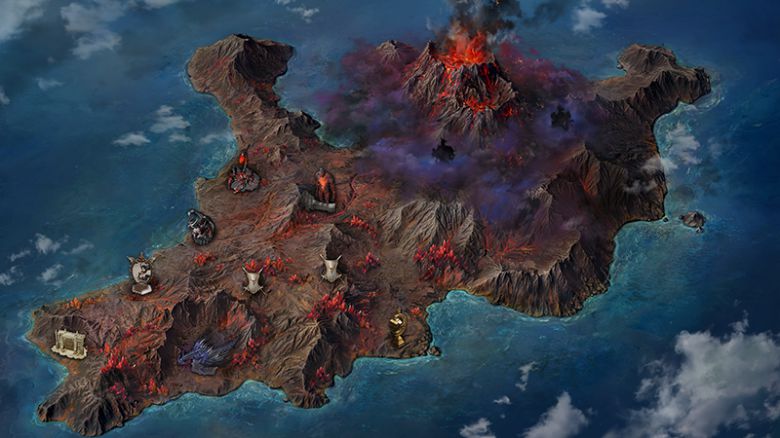Screen dimensions: 780x438
Task: Select the glowing lava figure on stone pedestal
Action: (322, 191)
